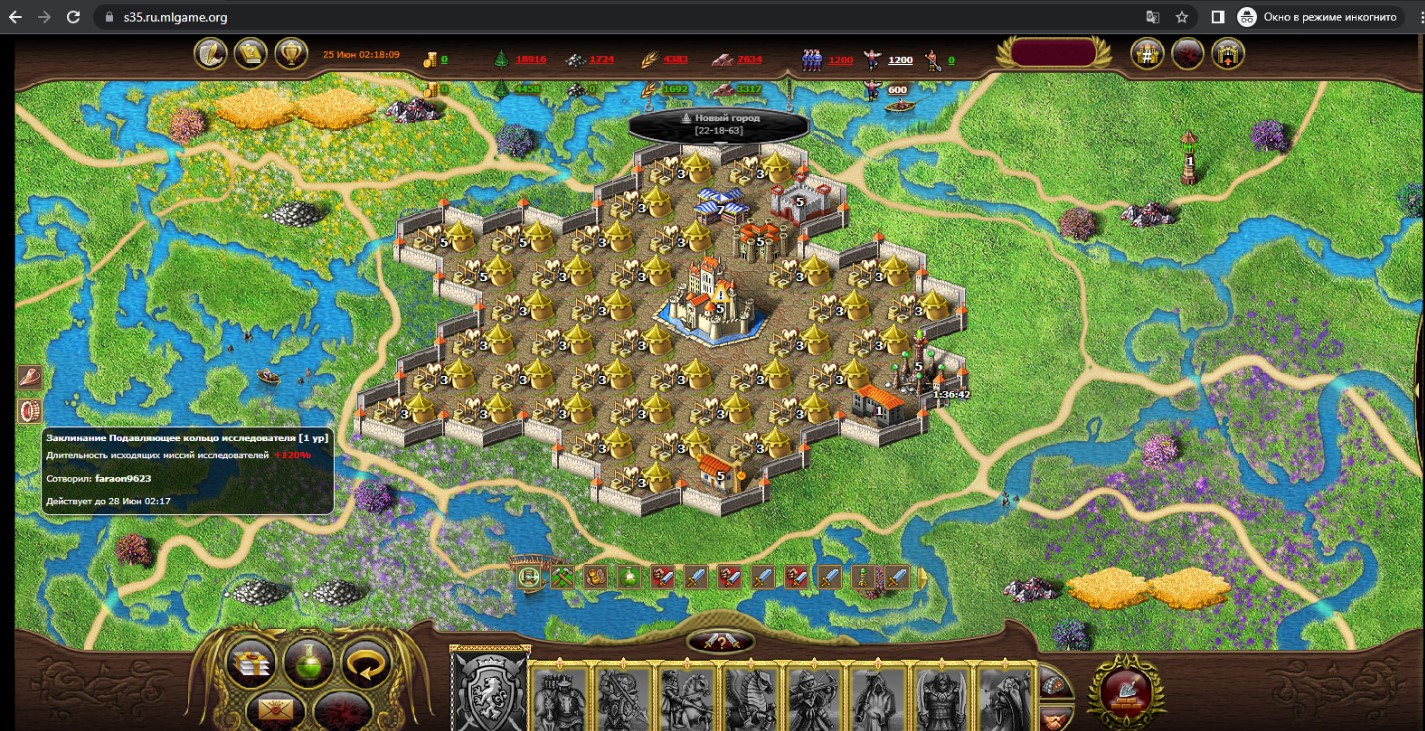This screenshot has width=1425, height=731.
Task: Click the city name plate Новый город
Action: [x=719, y=124]
